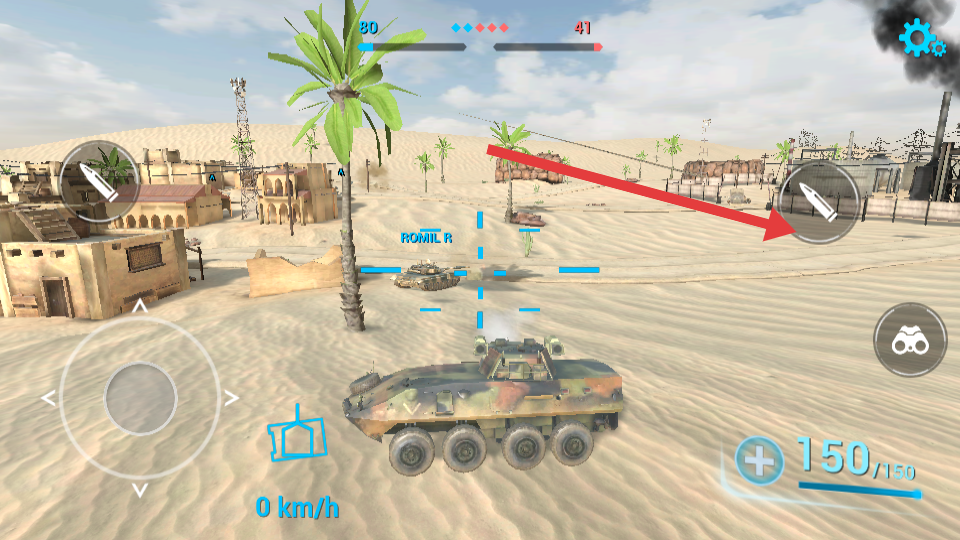Activate the binoculars zoom view
This screenshot has width=960, height=540.
(x=910, y=340)
